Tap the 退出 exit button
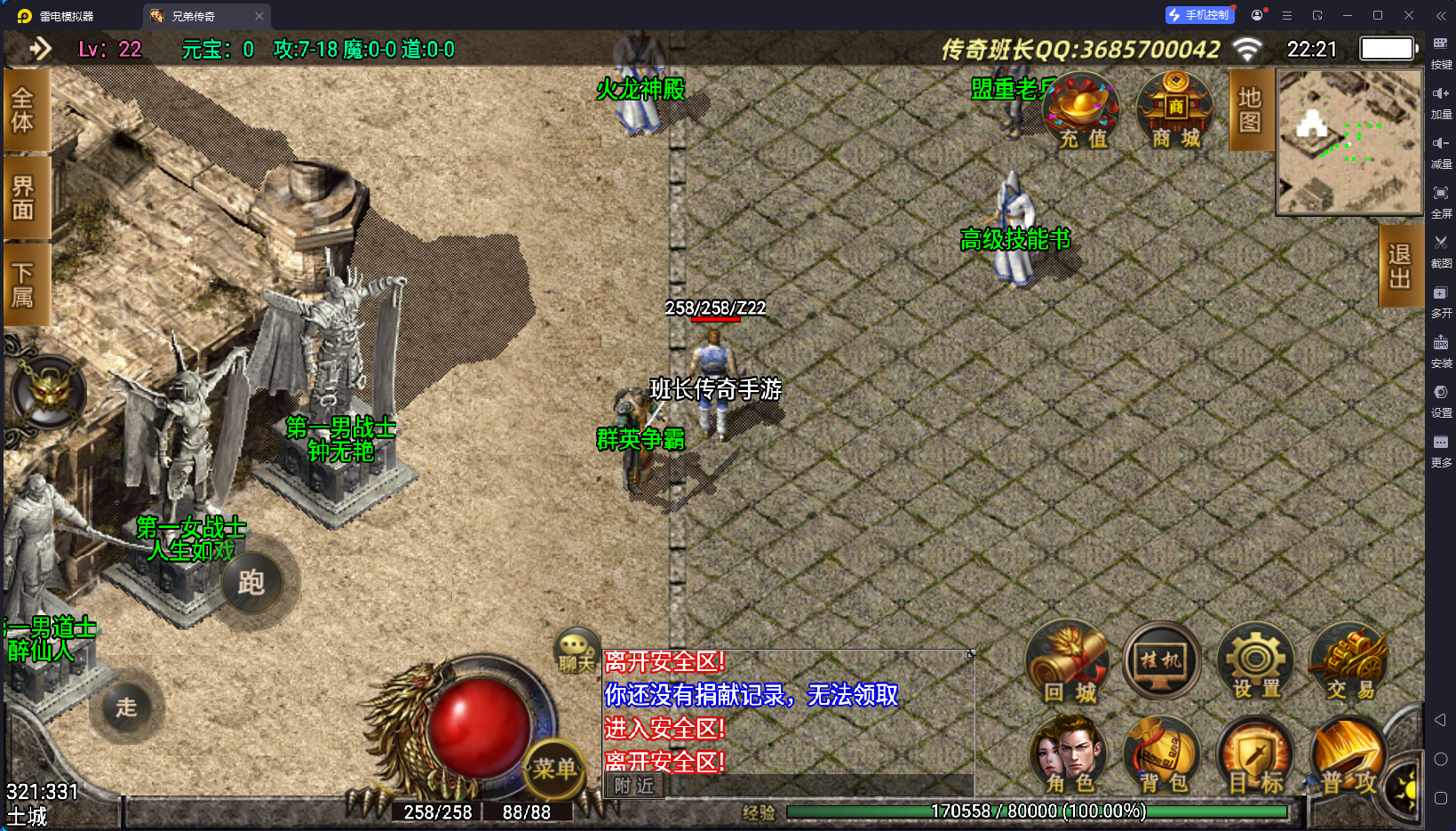1456x831 pixels. coord(1399,266)
